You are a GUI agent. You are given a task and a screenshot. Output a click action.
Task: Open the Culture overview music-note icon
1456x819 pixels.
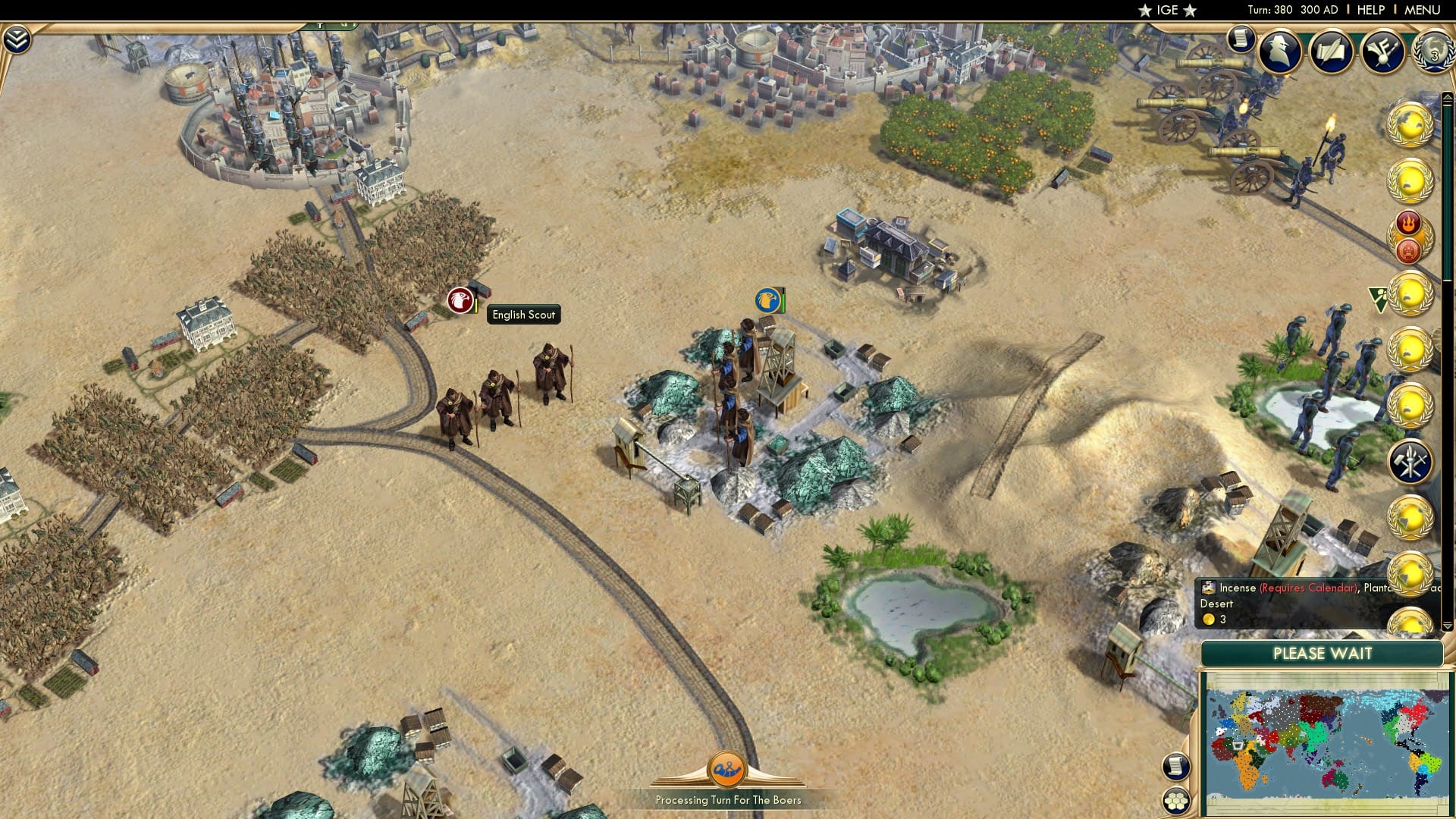1382,52
